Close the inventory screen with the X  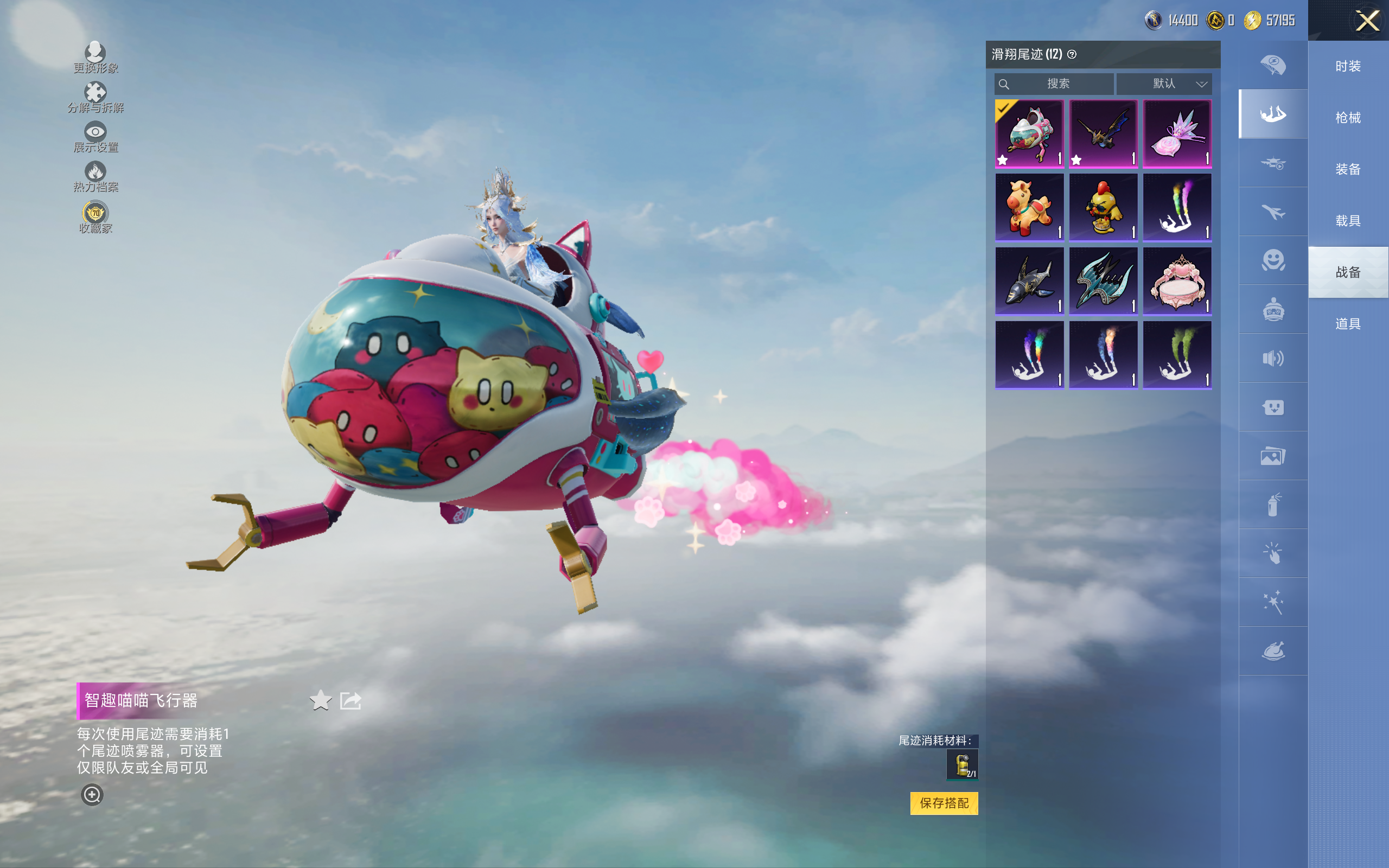(1367, 21)
